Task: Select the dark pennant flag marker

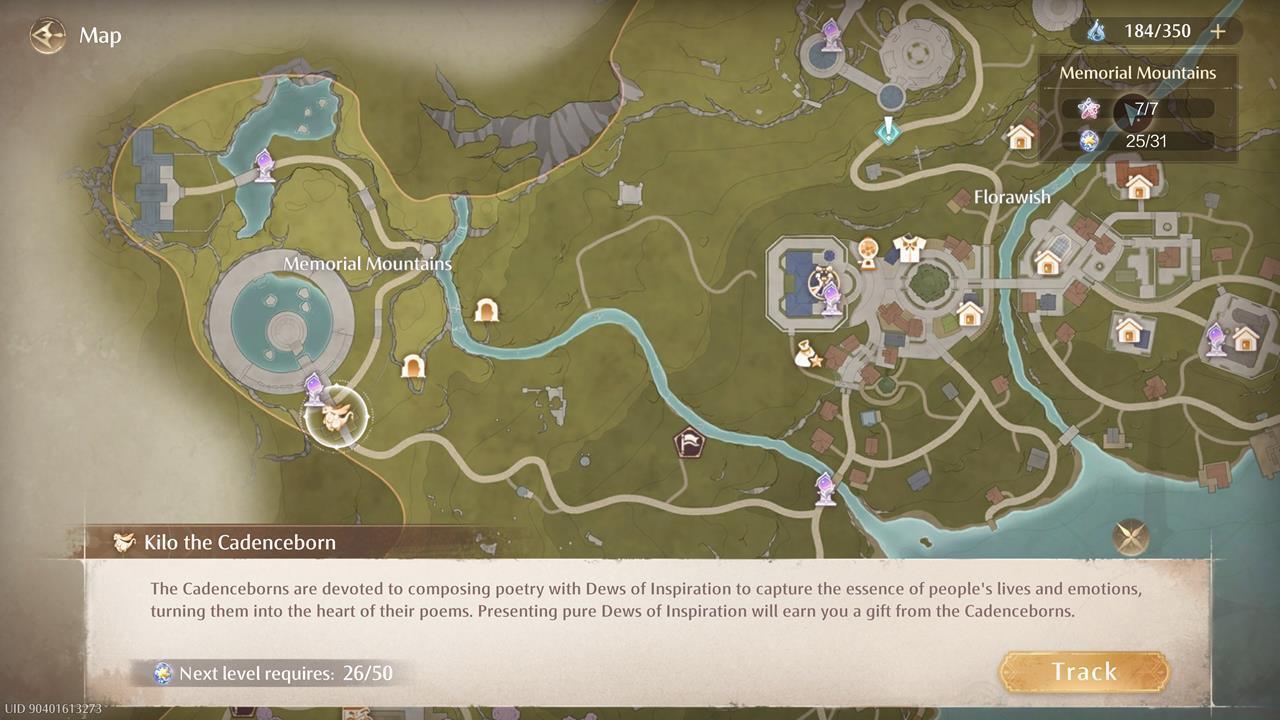Action: [x=691, y=441]
